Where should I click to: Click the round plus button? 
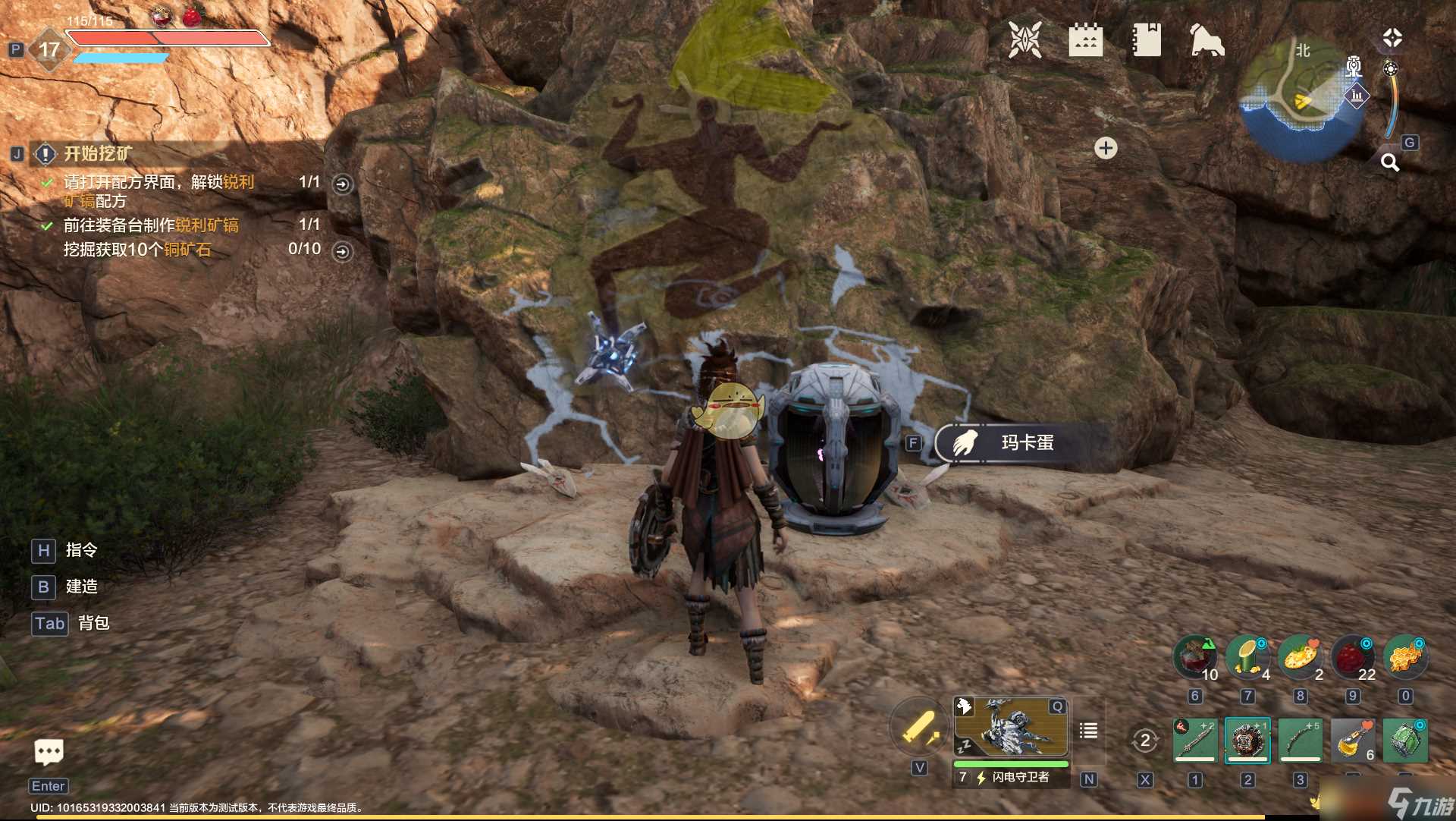tap(1106, 148)
